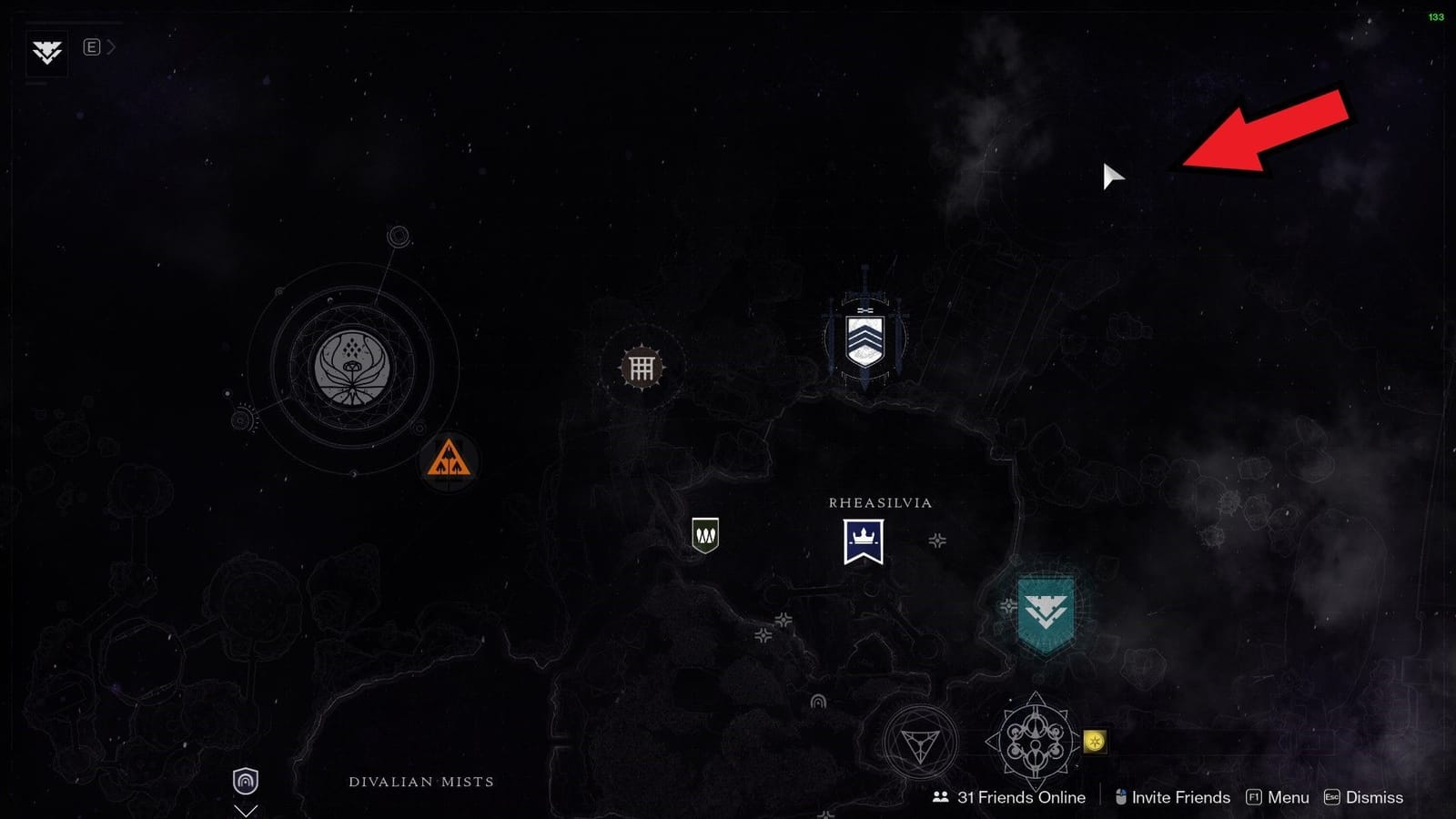
Task: Click the yellow bounty marker near the compass rose
Action: click(x=1096, y=743)
